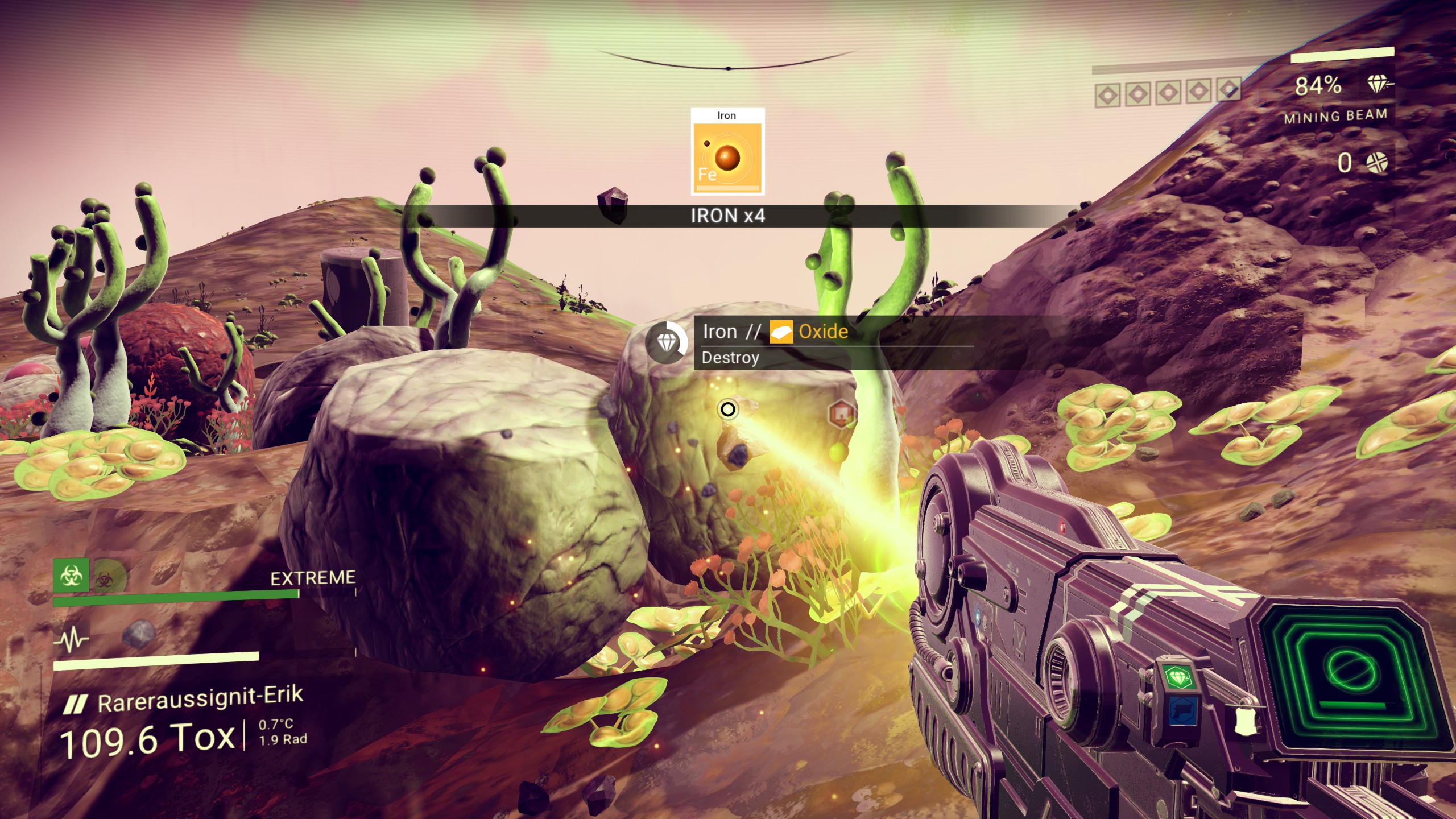Select the Mining Beam diamond icon
This screenshot has width=1456, height=819.
[x=1378, y=84]
